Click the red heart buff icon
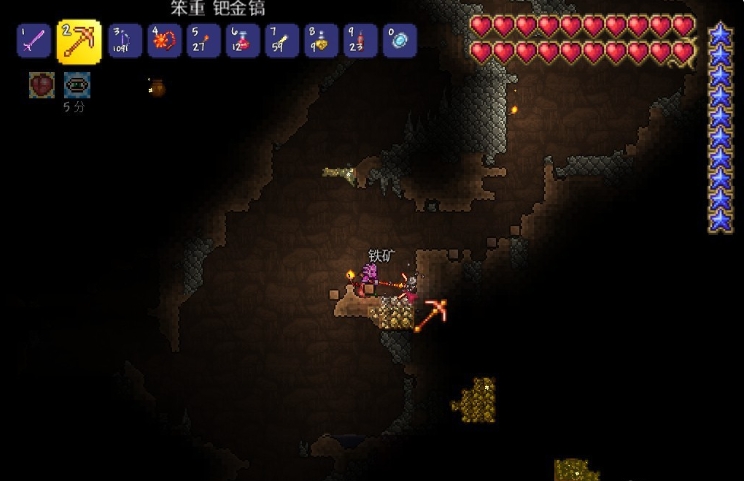This screenshot has height=481, width=744. pyautogui.click(x=41, y=85)
